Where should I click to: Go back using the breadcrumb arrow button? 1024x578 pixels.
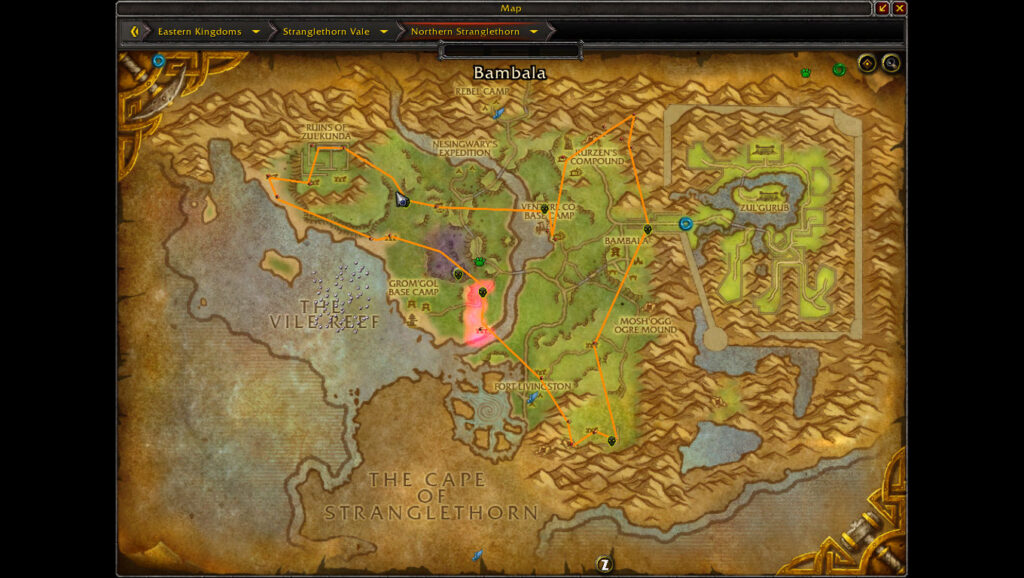coord(134,31)
